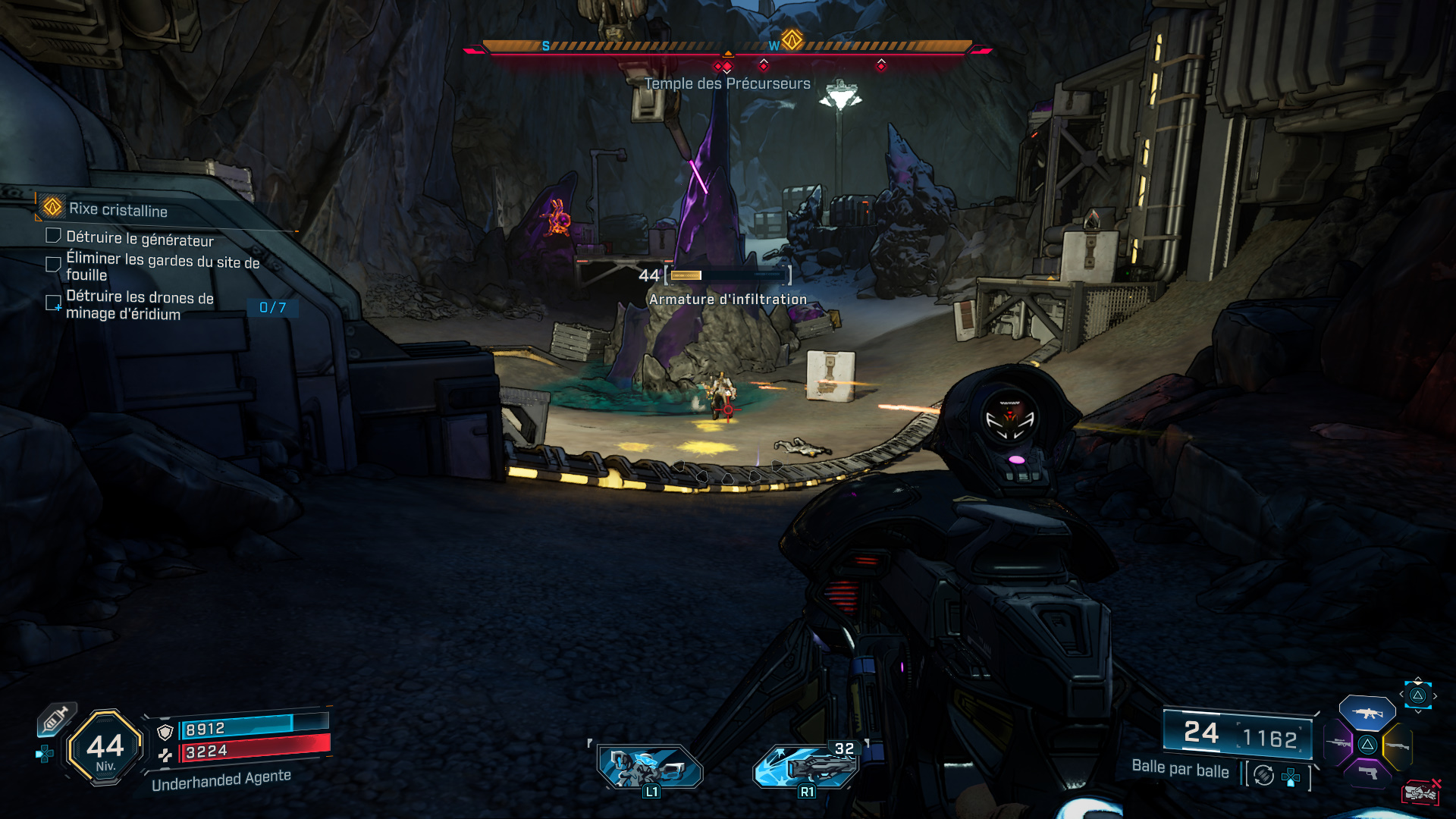Screen dimensions: 1456x819
Task: Activate the L1 action skill icon
Action: [x=650, y=767]
